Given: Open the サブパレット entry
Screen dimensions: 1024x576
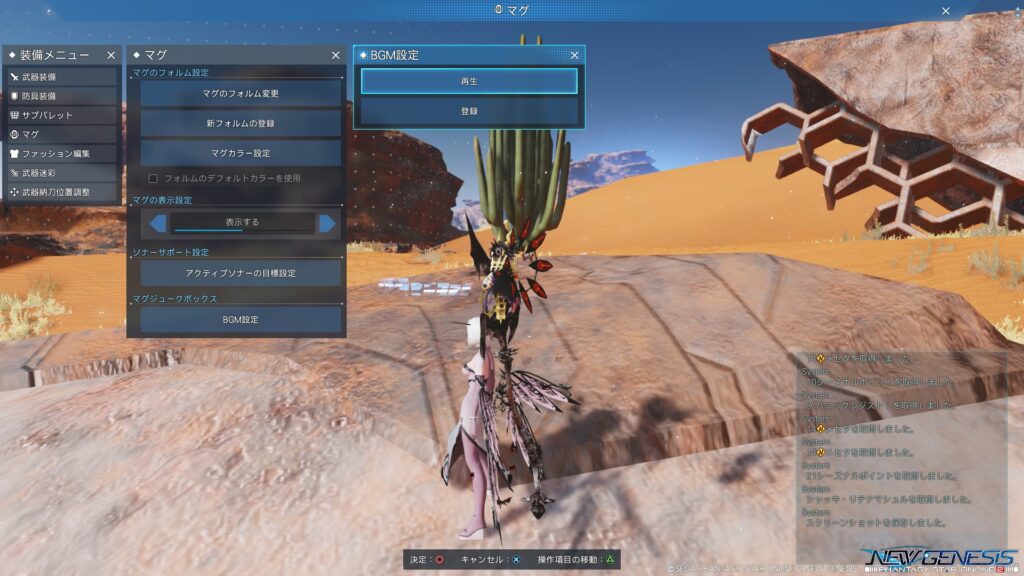Looking at the screenshot, I should pos(61,115).
